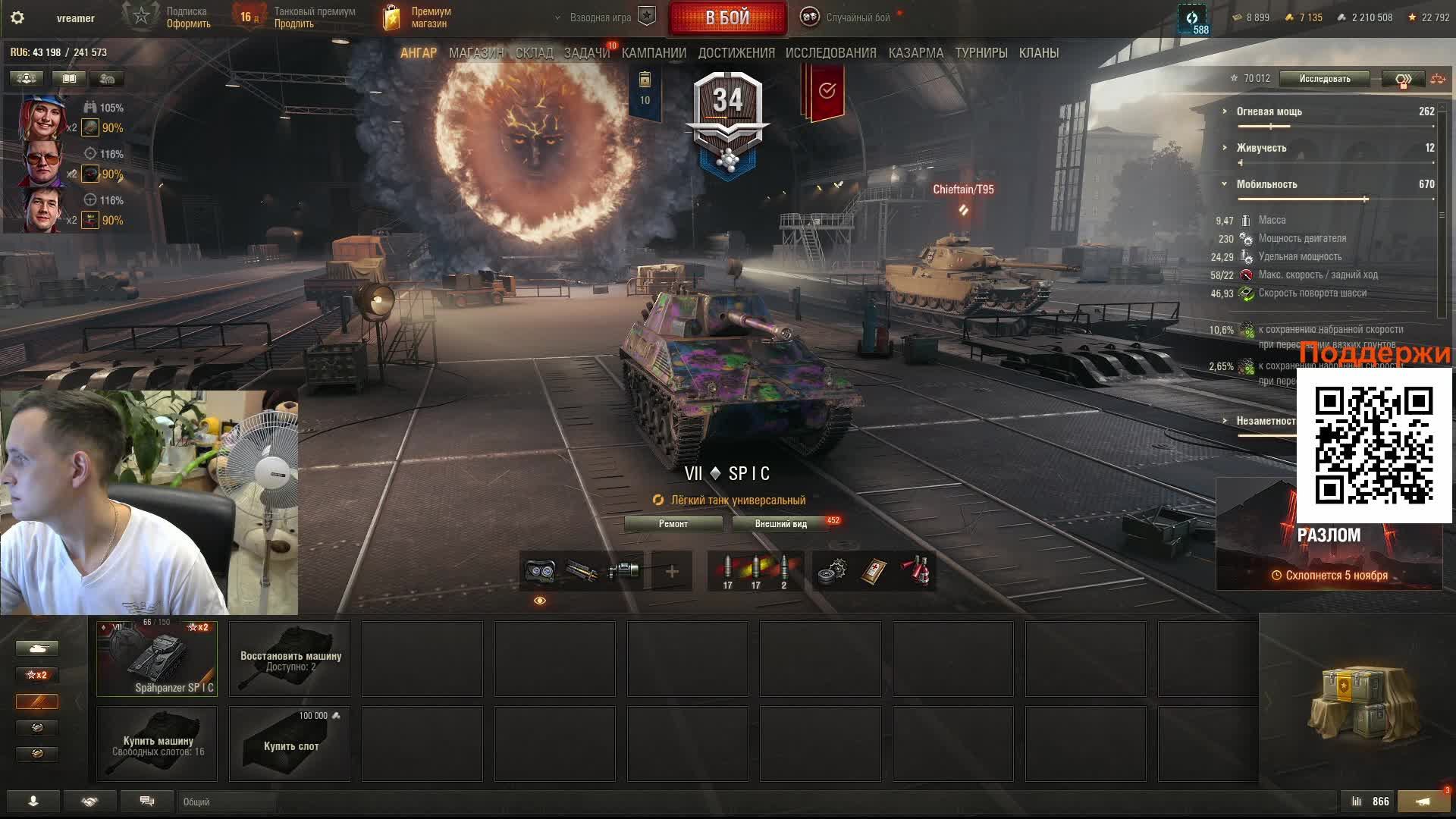
Task: Add equipment in the empty plus slot
Action: pos(672,571)
